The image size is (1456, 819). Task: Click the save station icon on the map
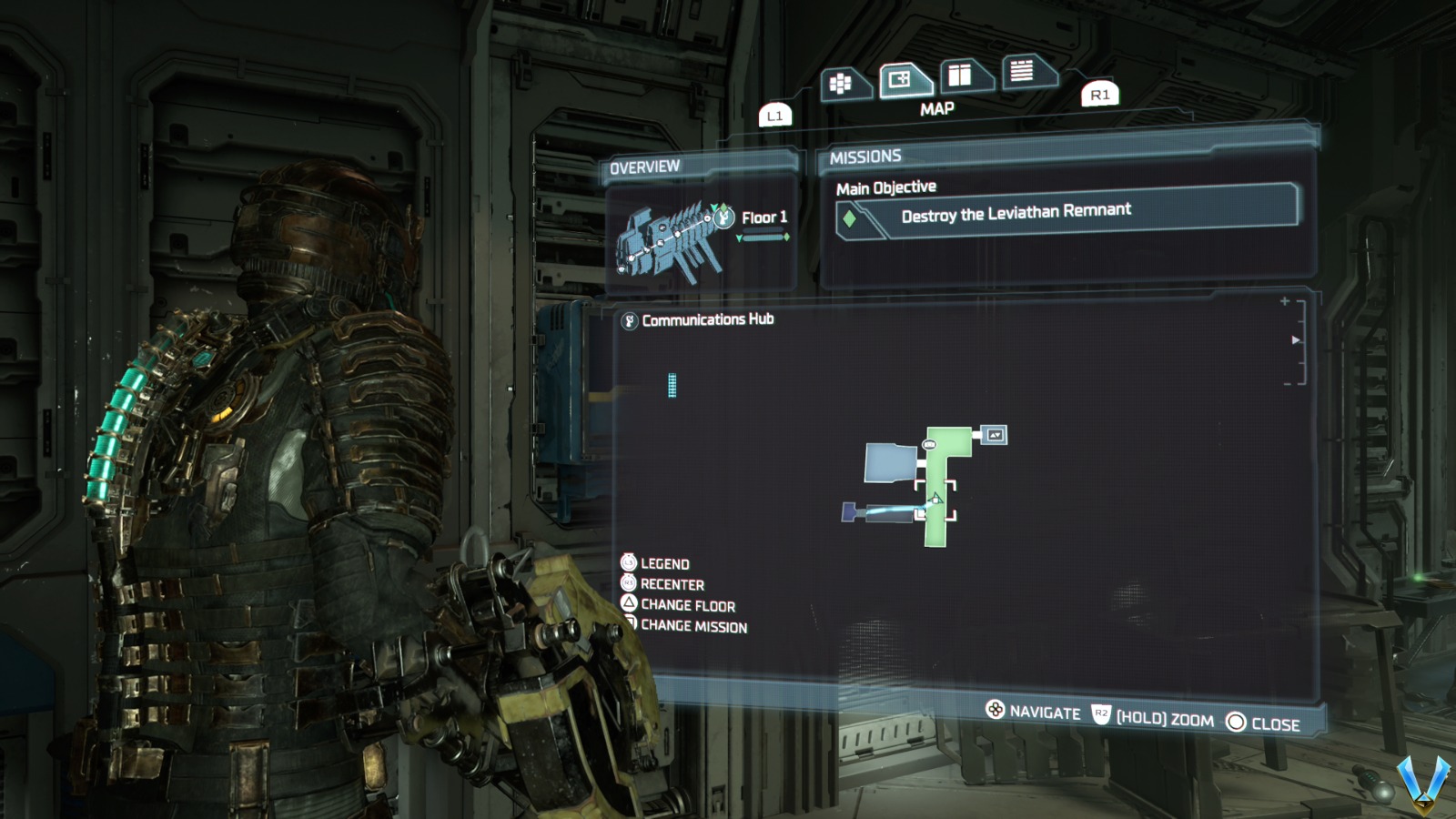click(x=929, y=445)
